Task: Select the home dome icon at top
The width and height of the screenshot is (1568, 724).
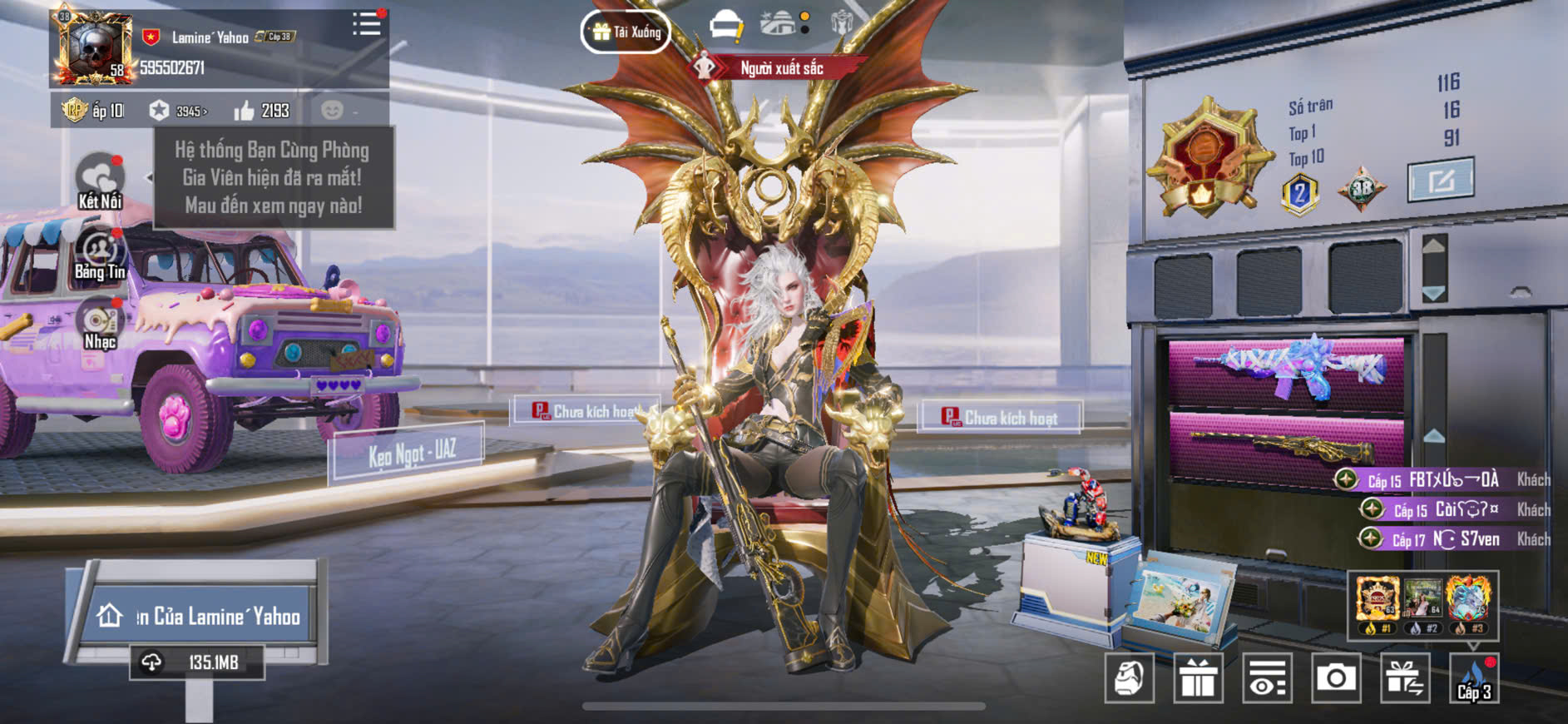Action: (778, 23)
